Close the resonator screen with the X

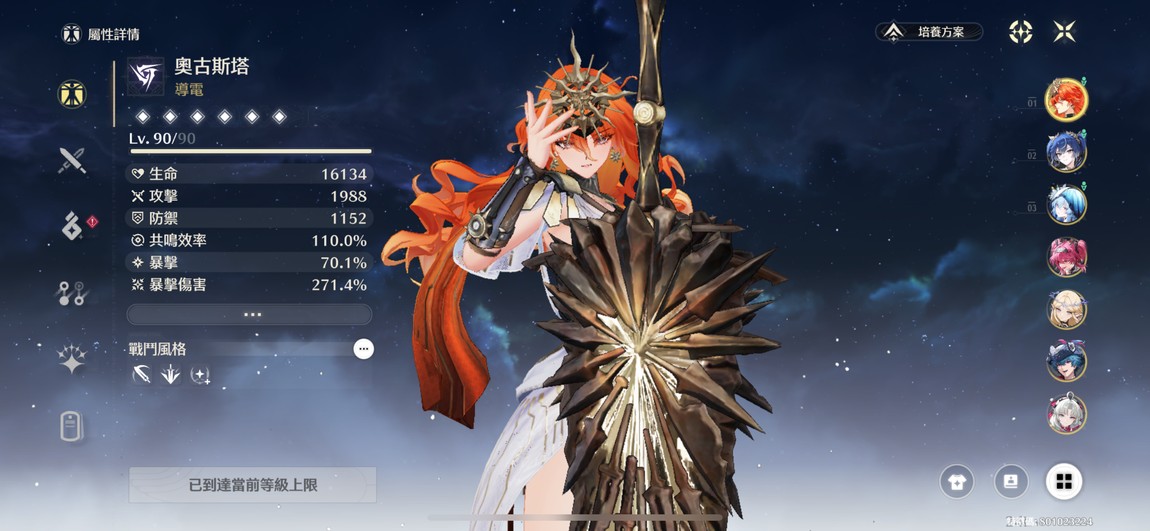click(x=1064, y=32)
